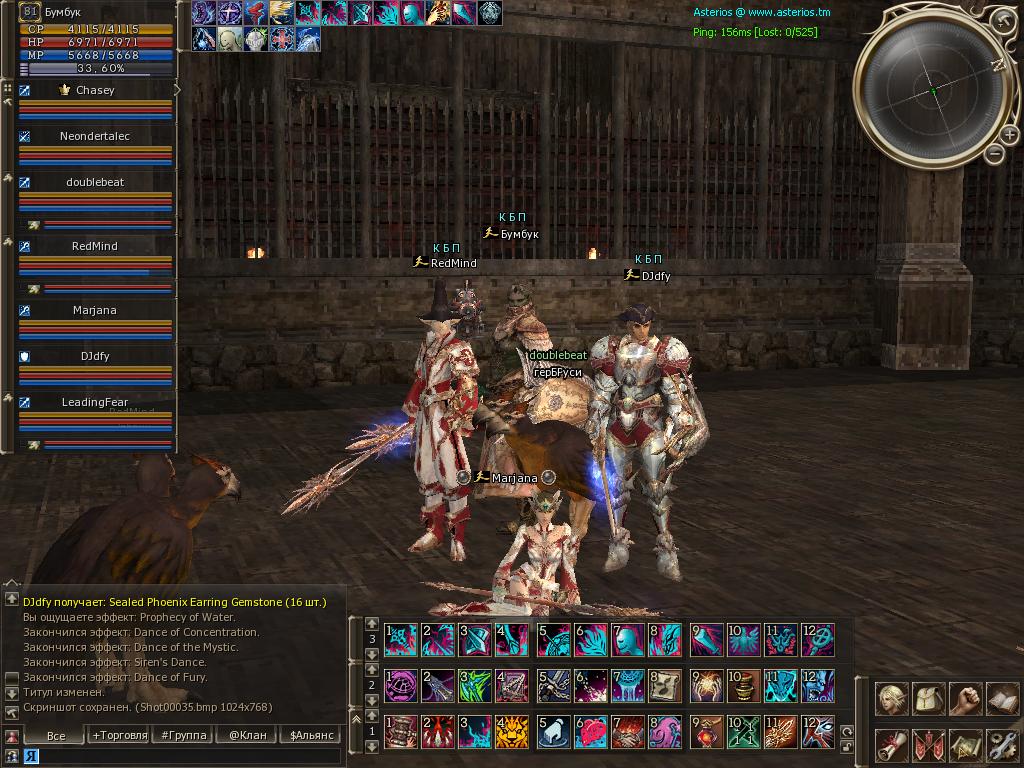Switch to the @Клан chat tab
1024x768 pixels.
tap(246, 735)
